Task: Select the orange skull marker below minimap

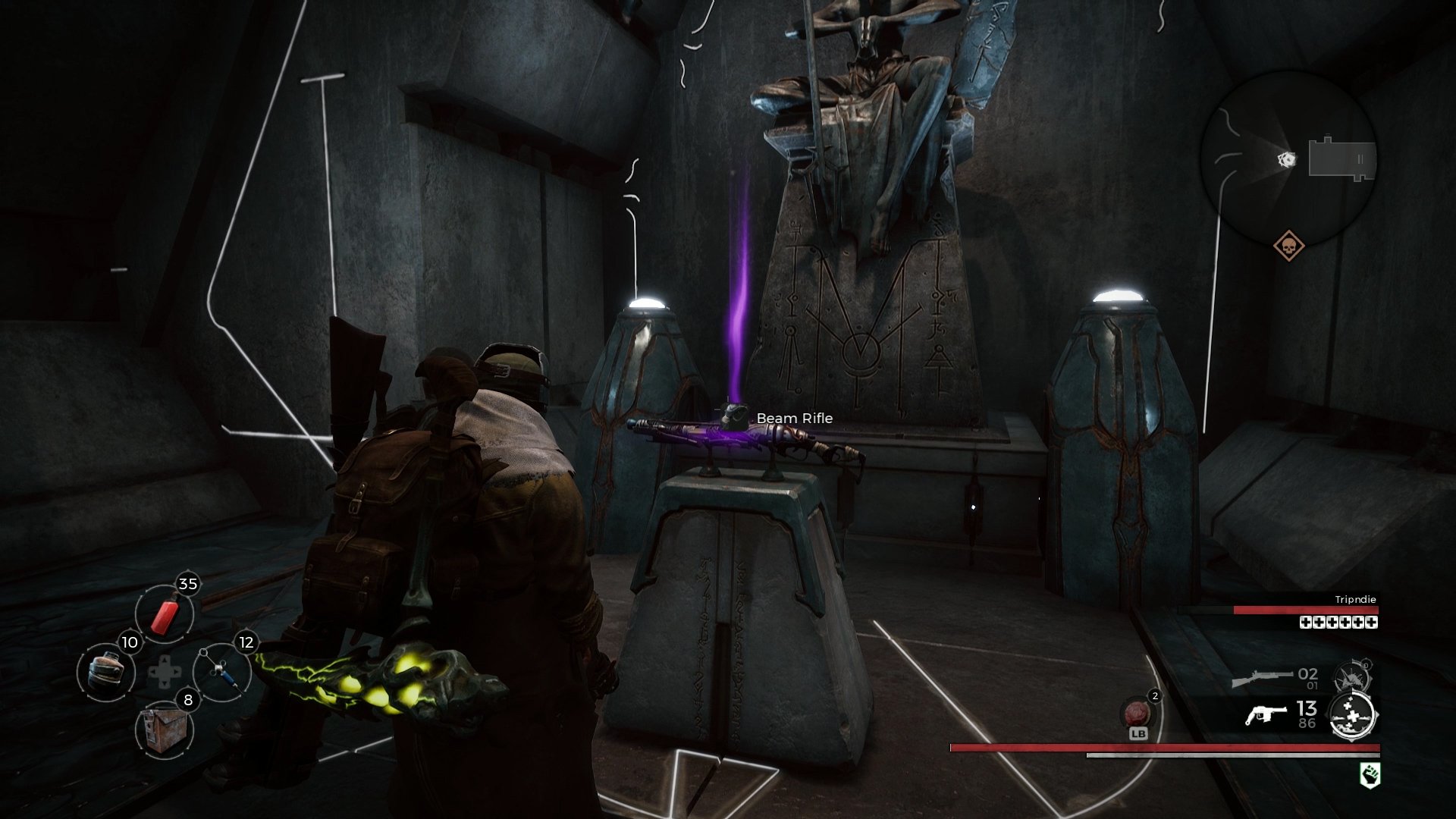Action: (x=1288, y=246)
